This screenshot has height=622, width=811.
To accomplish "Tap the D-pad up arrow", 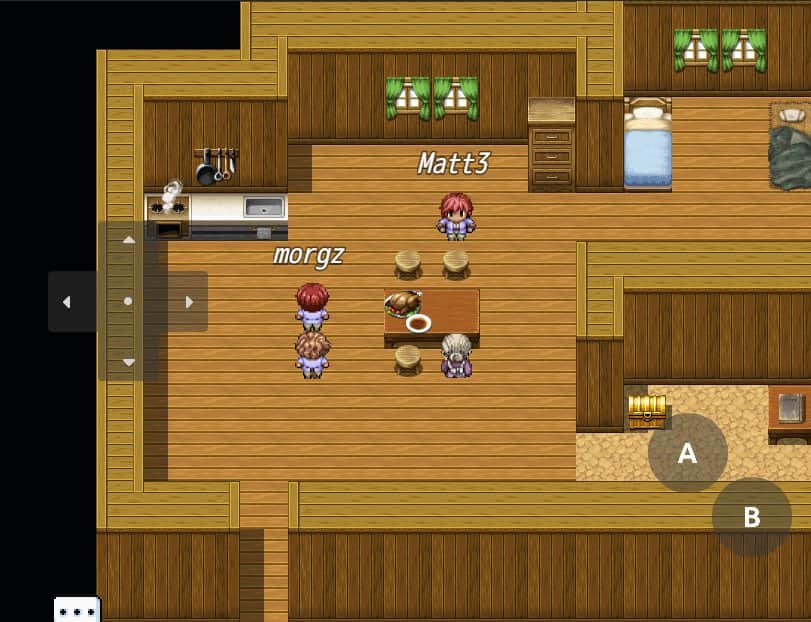I will click(128, 240).
